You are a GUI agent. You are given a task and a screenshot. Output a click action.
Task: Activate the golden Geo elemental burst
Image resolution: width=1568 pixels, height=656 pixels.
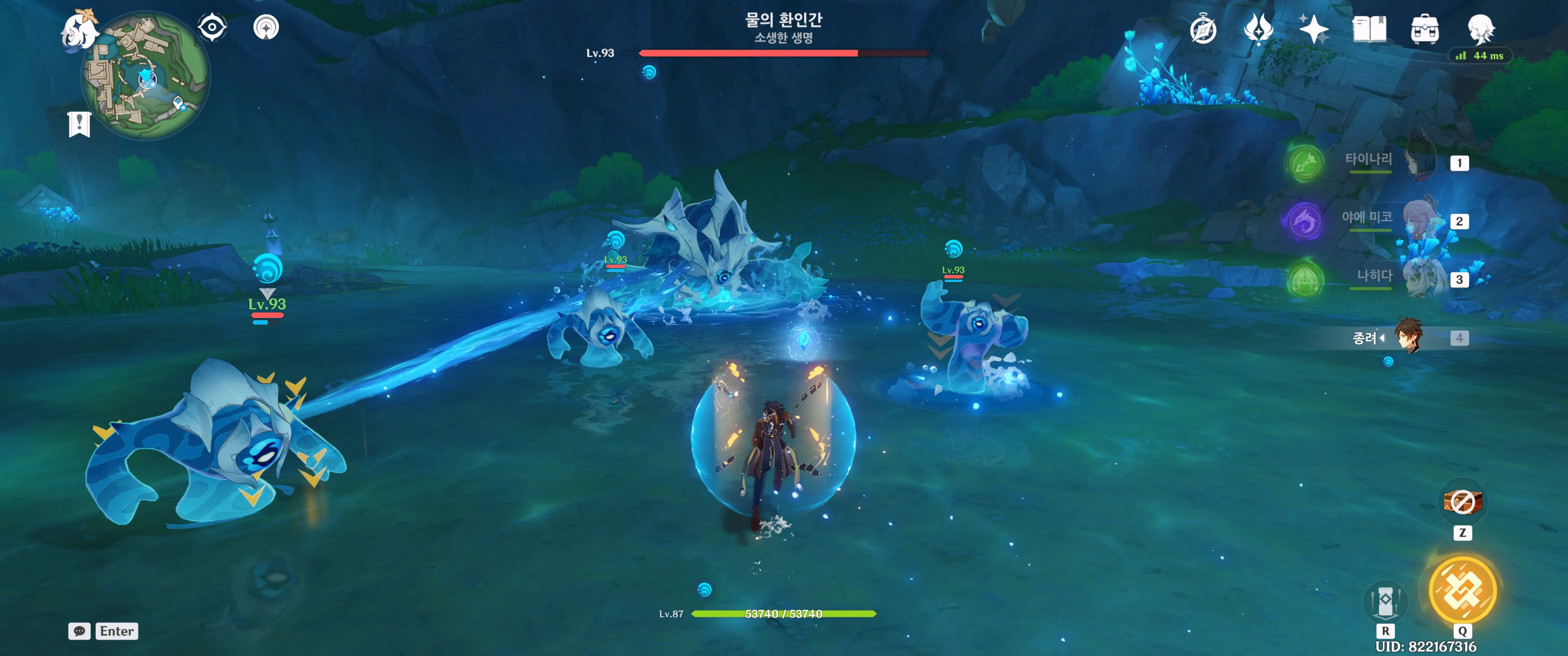[x=1462, y=590]
